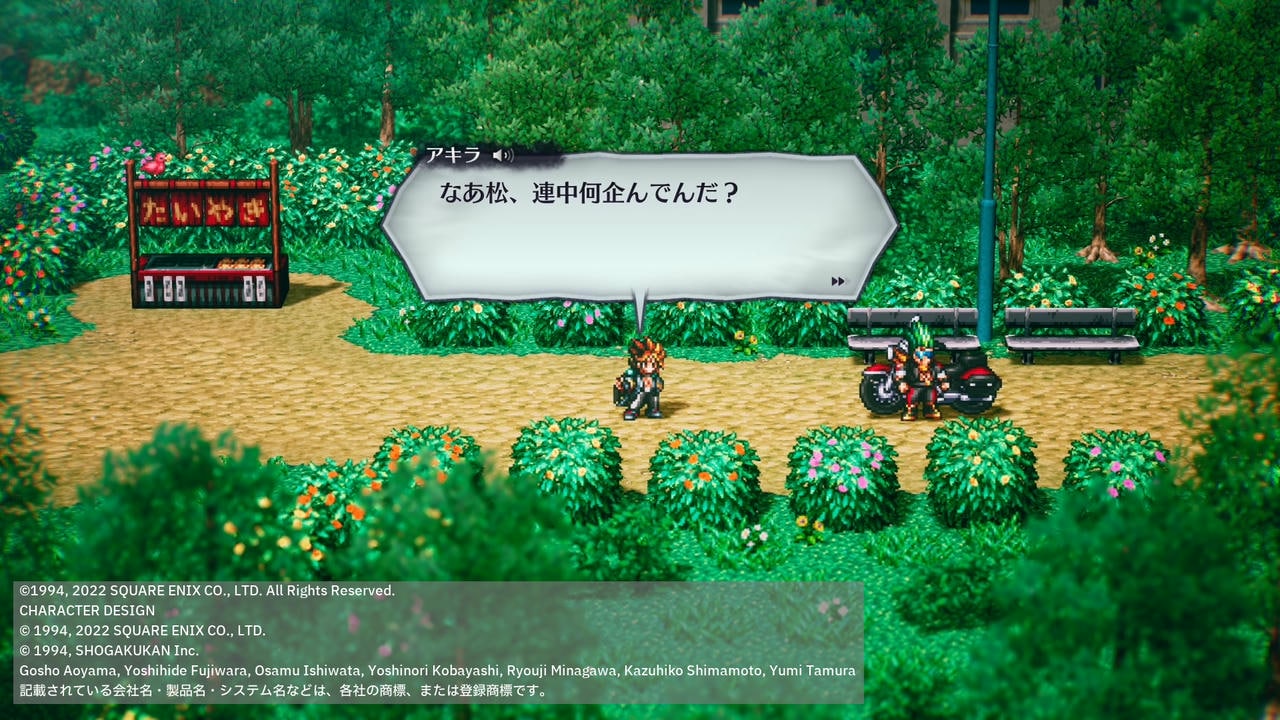Click the fast-forward arrows in the dialogue box
The width and height of the screenshot is (1280, 720).
(838, 282)
